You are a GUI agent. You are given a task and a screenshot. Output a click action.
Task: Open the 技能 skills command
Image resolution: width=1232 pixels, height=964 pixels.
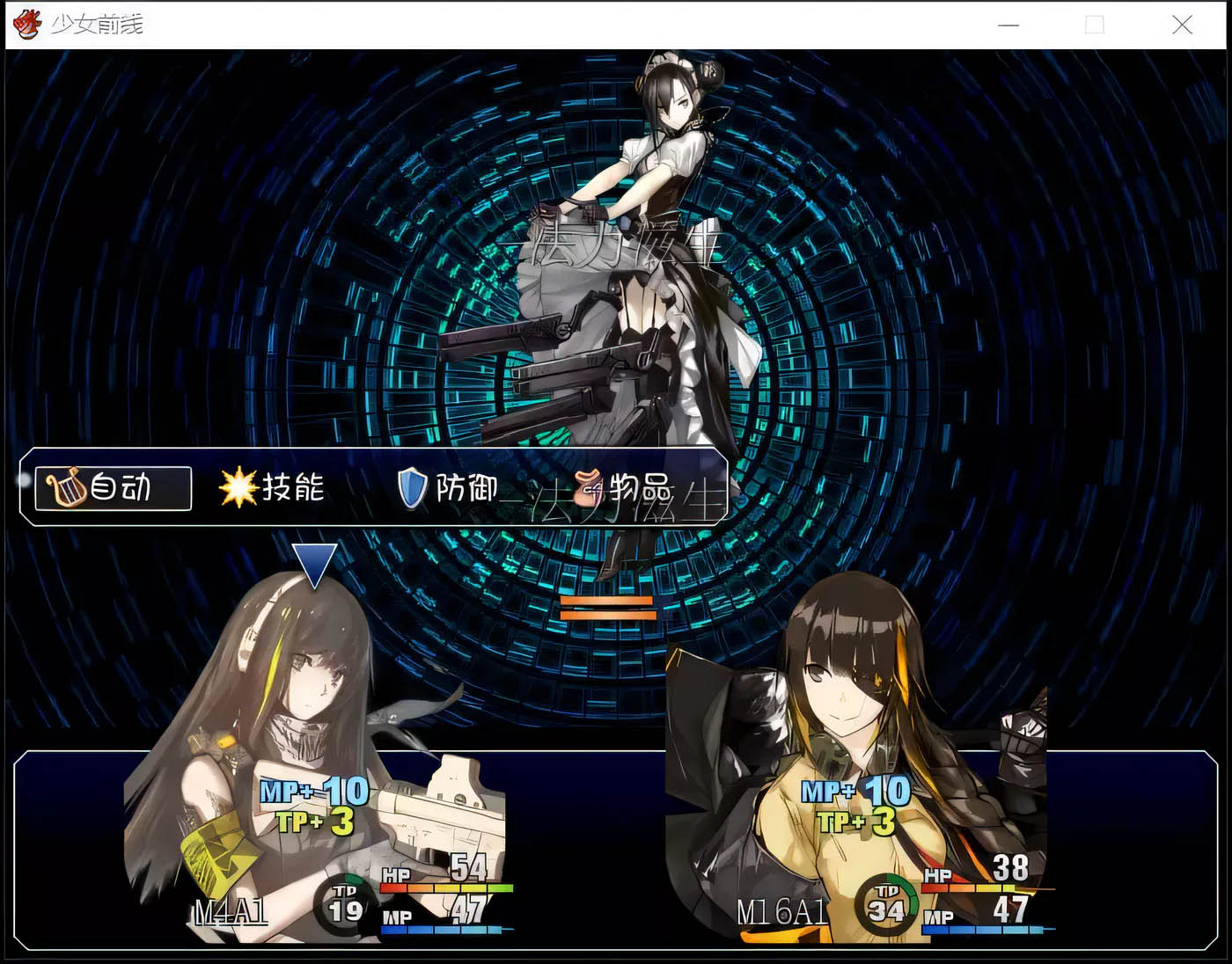click(273, 488)
